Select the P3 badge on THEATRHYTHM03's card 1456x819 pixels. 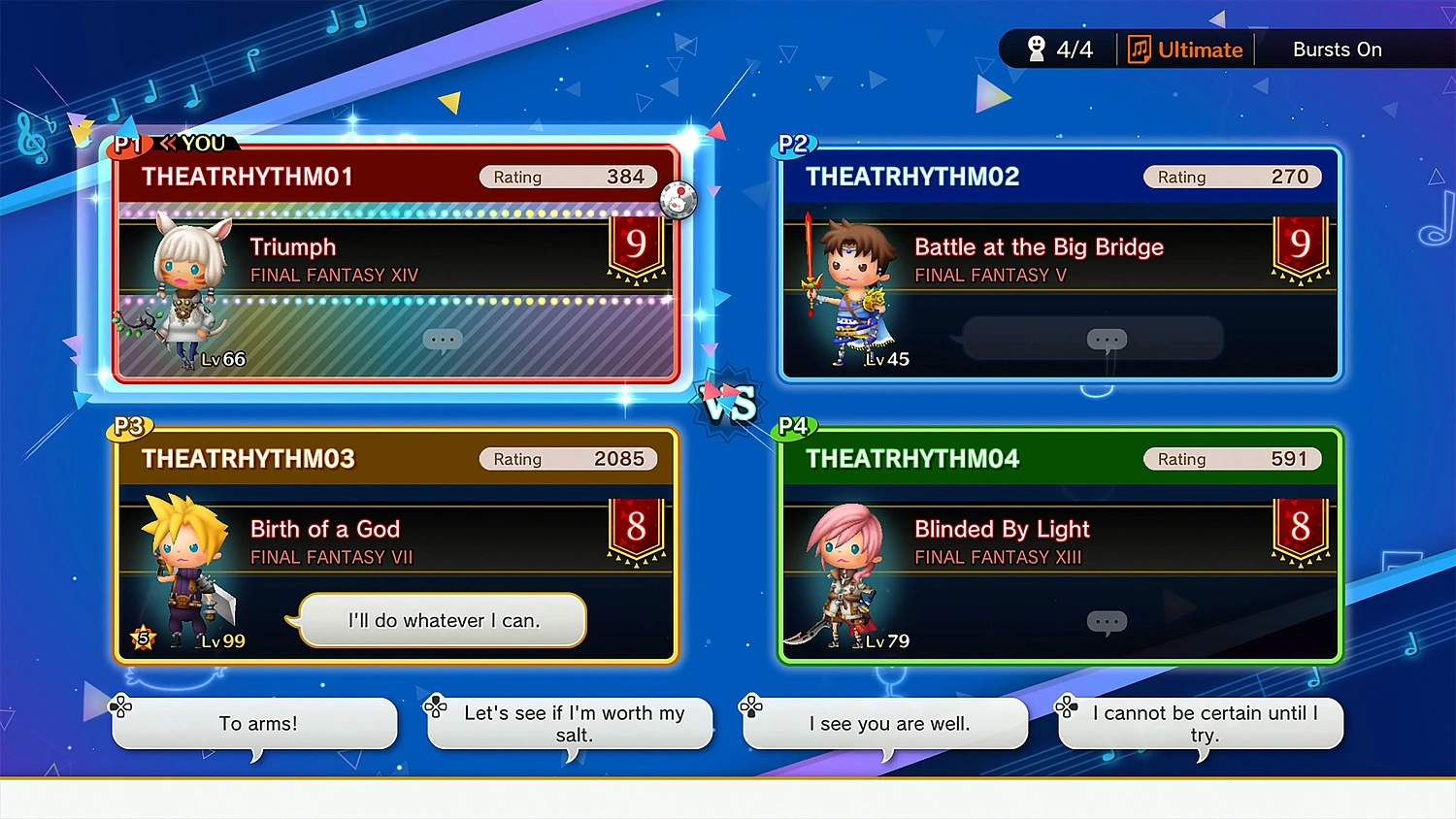point(129,426)
